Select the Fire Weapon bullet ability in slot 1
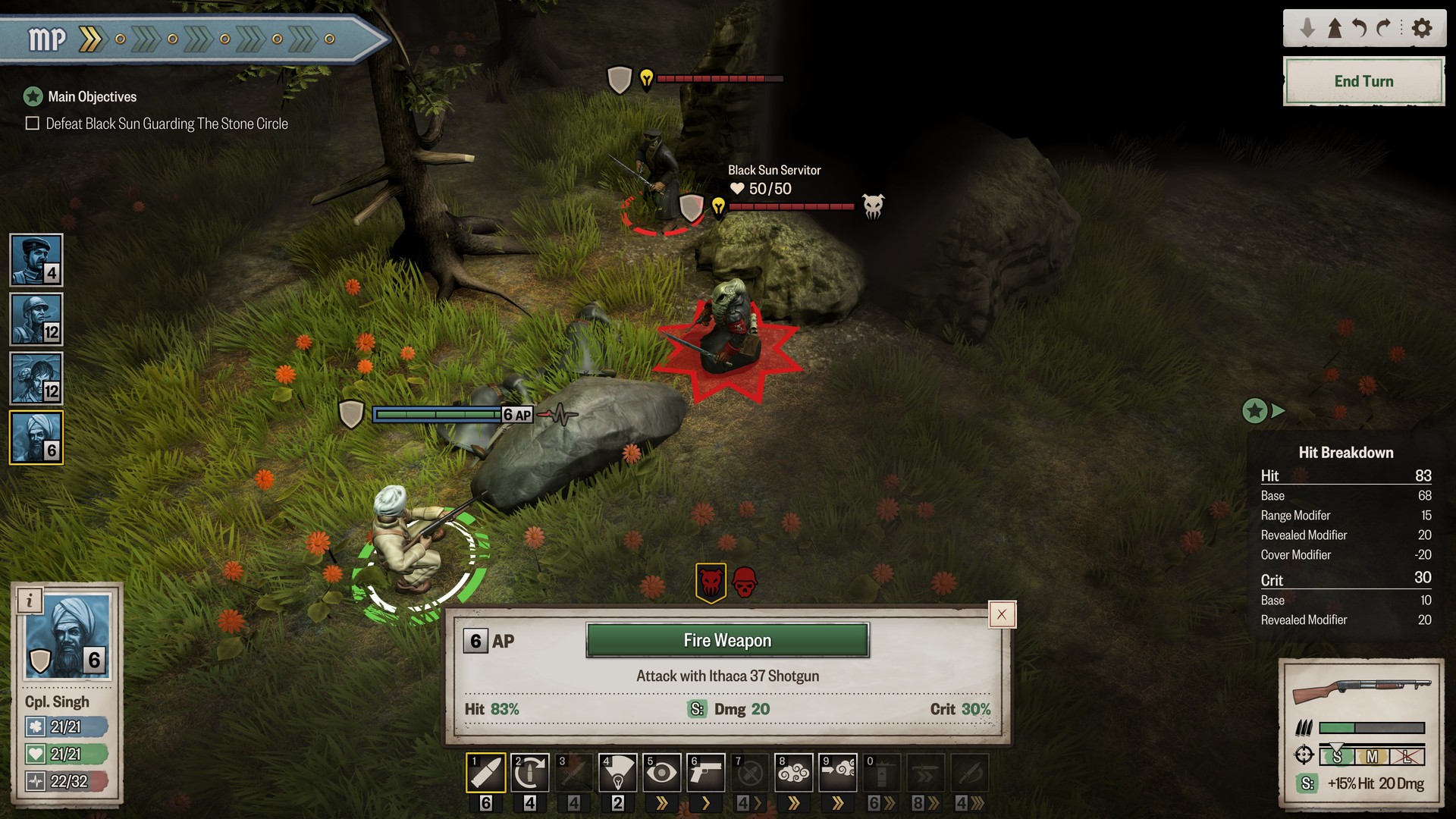This screenshot has height=819, width=1456. [x=485, y=772]
